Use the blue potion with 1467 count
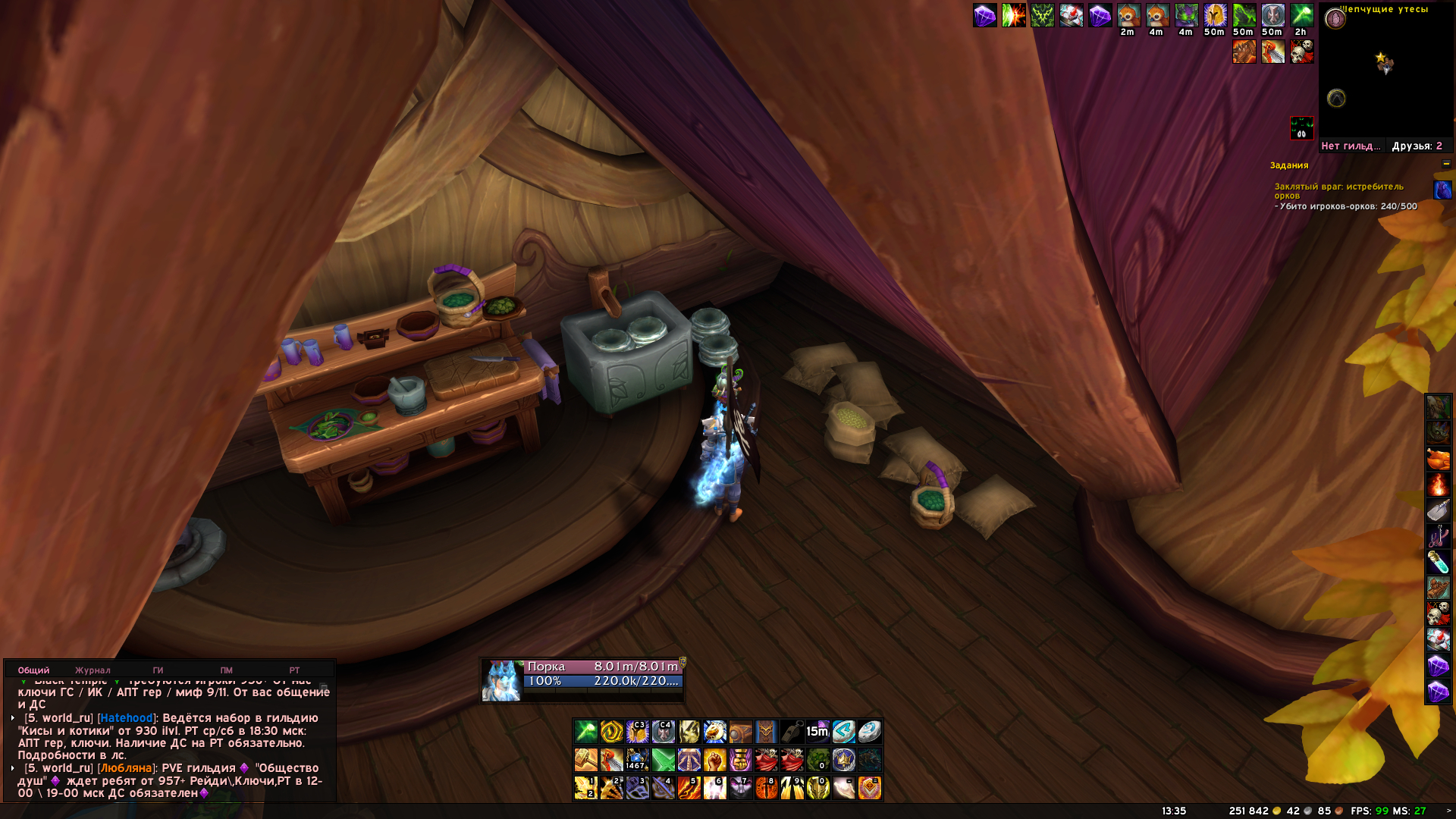Screen dimensions: 1456x819 [637, 760]
